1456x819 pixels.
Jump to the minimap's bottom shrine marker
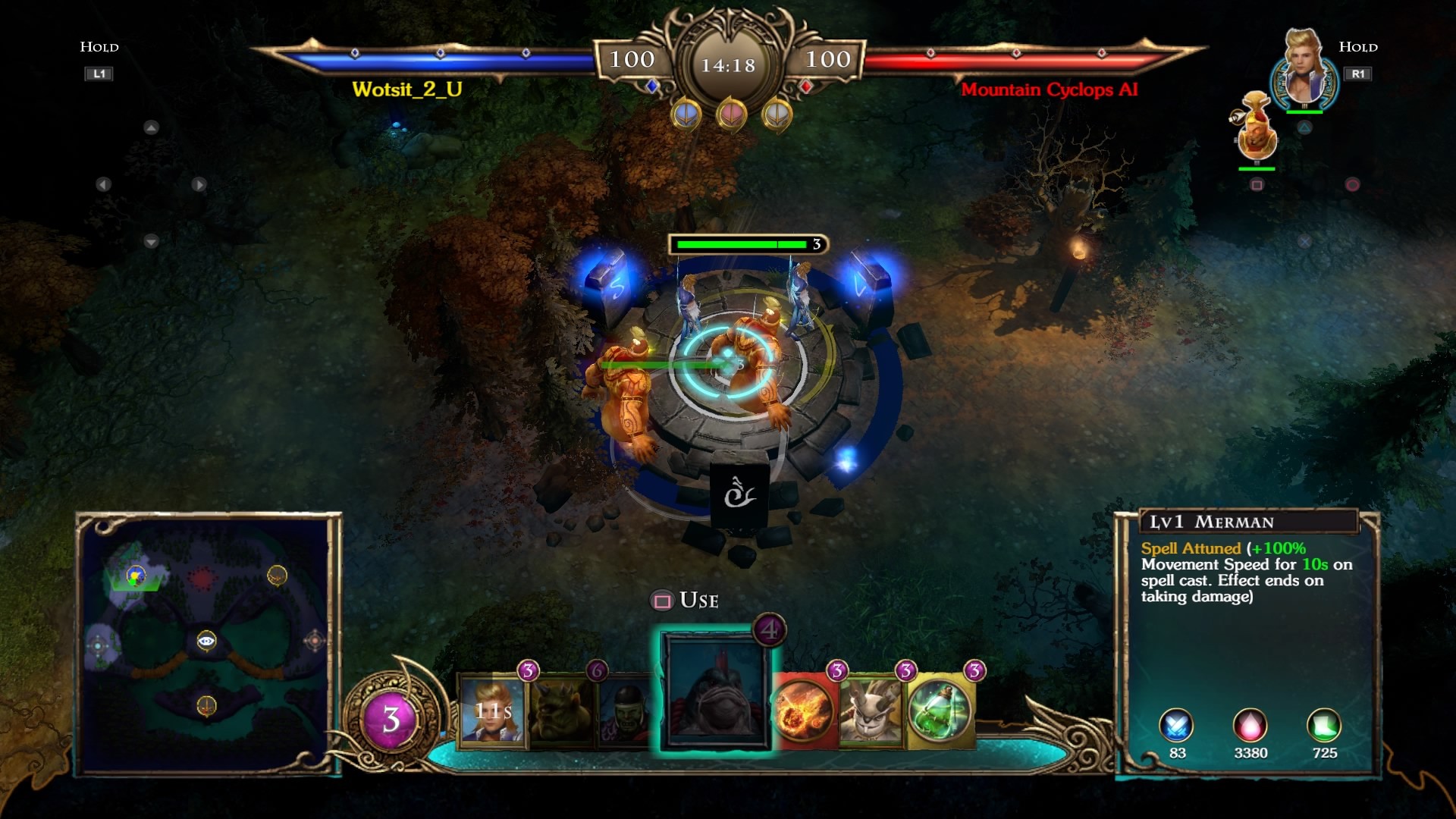pos(206,706)
